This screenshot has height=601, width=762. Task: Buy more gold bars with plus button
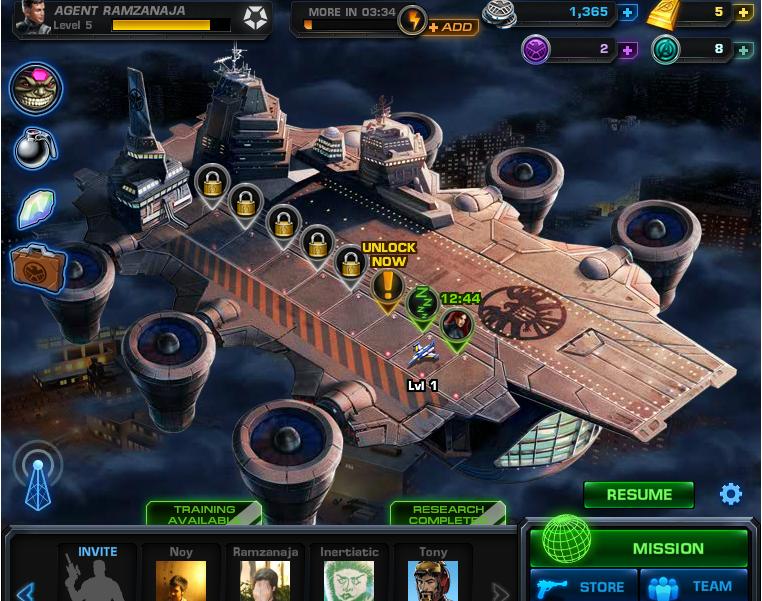[x=743, y=13]
